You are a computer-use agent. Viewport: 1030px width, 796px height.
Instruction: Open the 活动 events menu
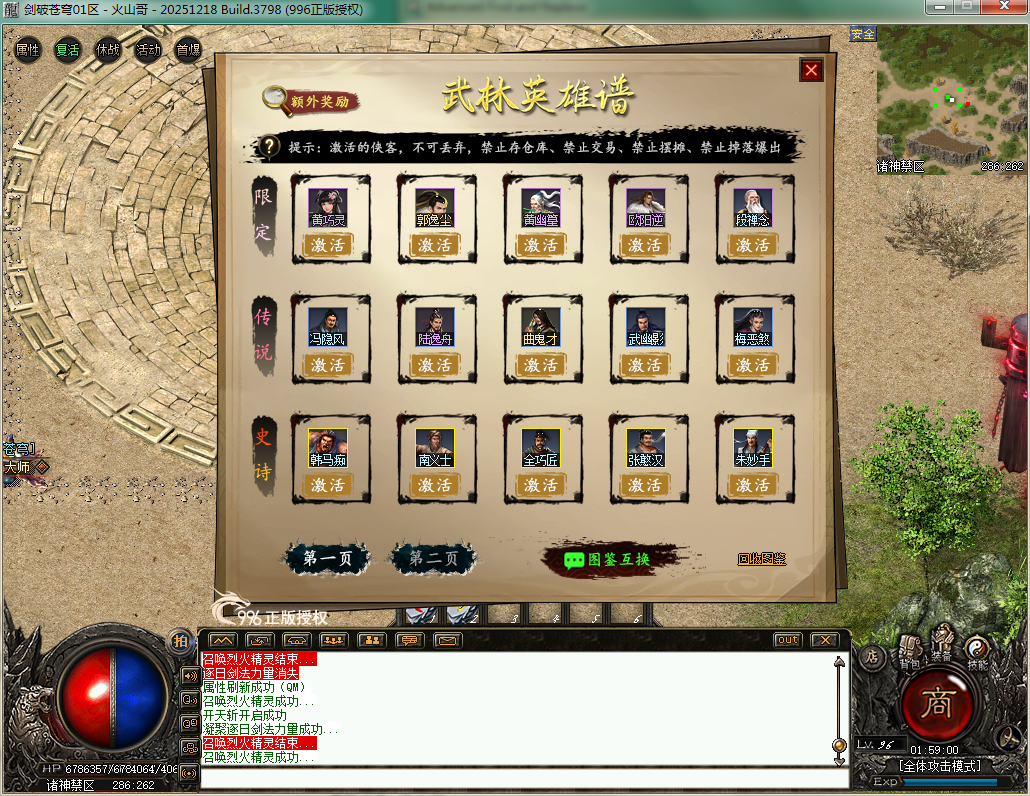[148, 49]
